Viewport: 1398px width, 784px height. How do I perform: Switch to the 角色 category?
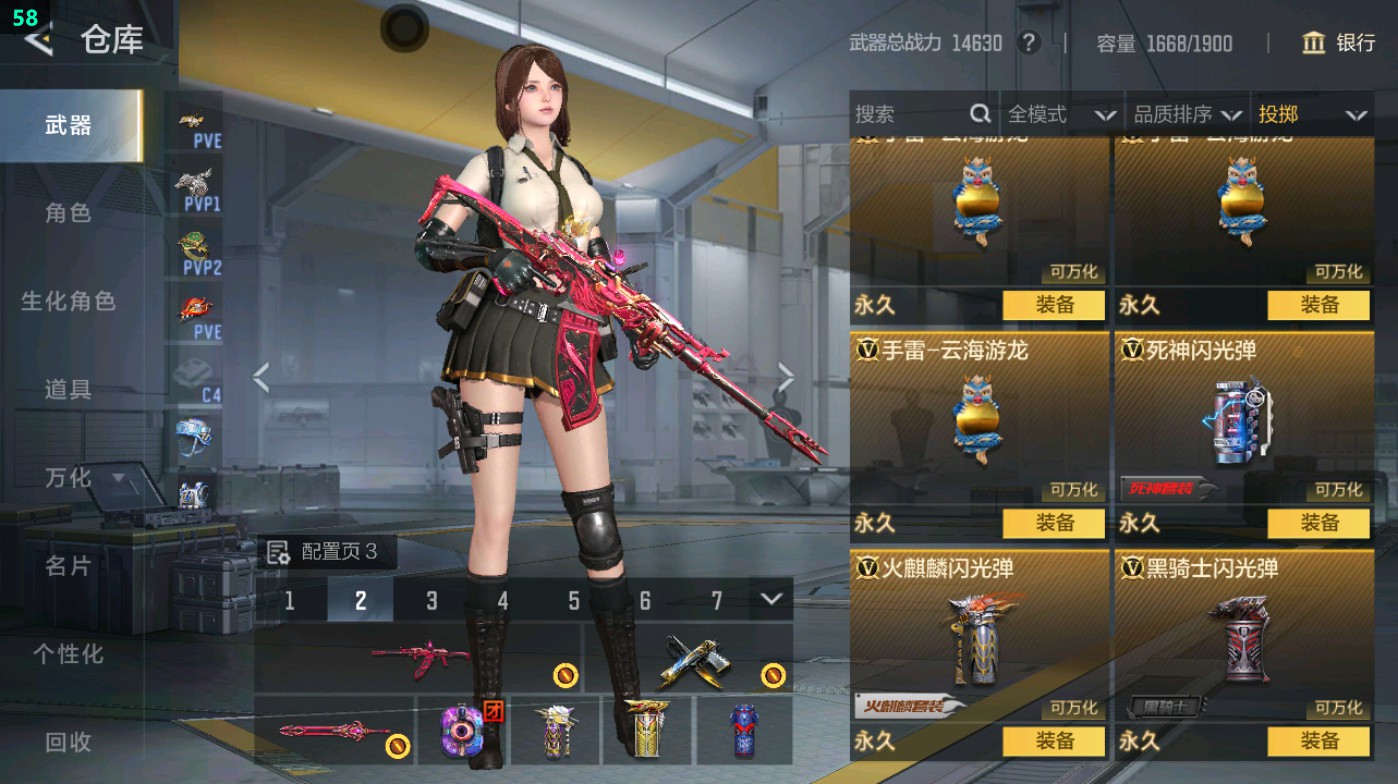click(x=68, y=213)
